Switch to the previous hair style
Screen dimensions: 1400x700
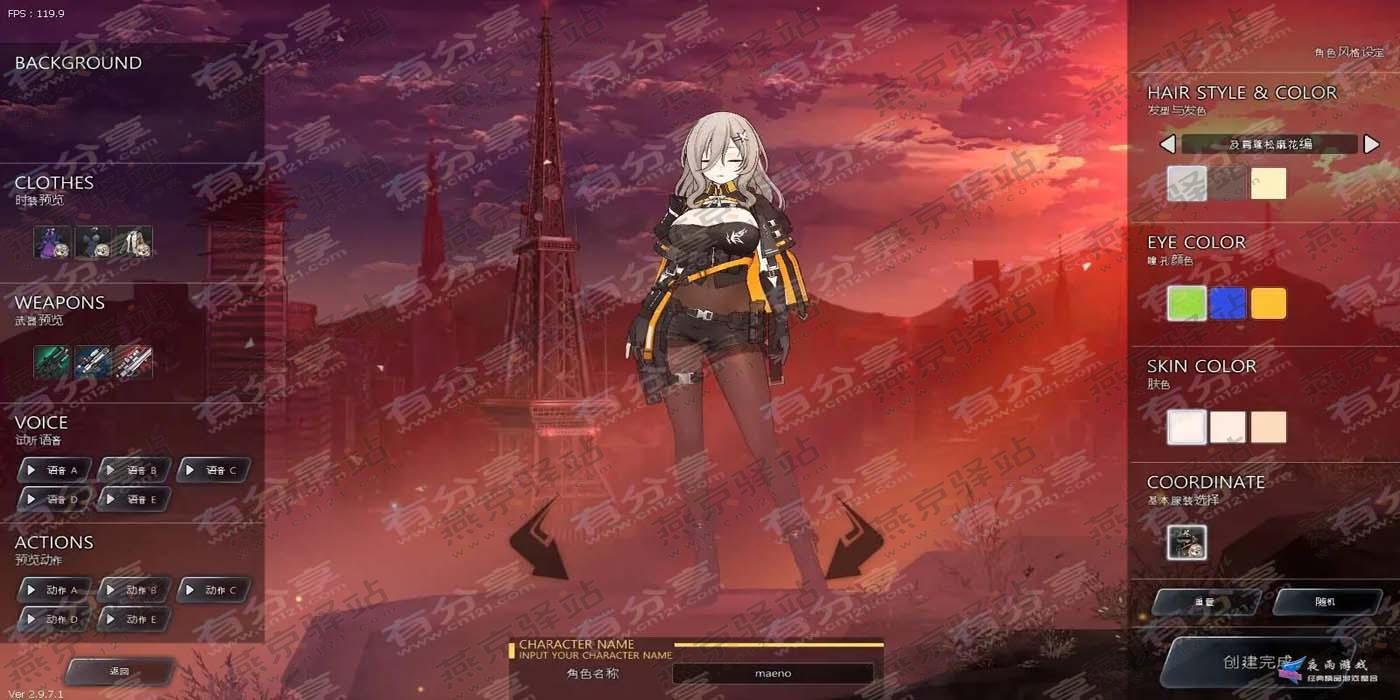coord(1167,144)
